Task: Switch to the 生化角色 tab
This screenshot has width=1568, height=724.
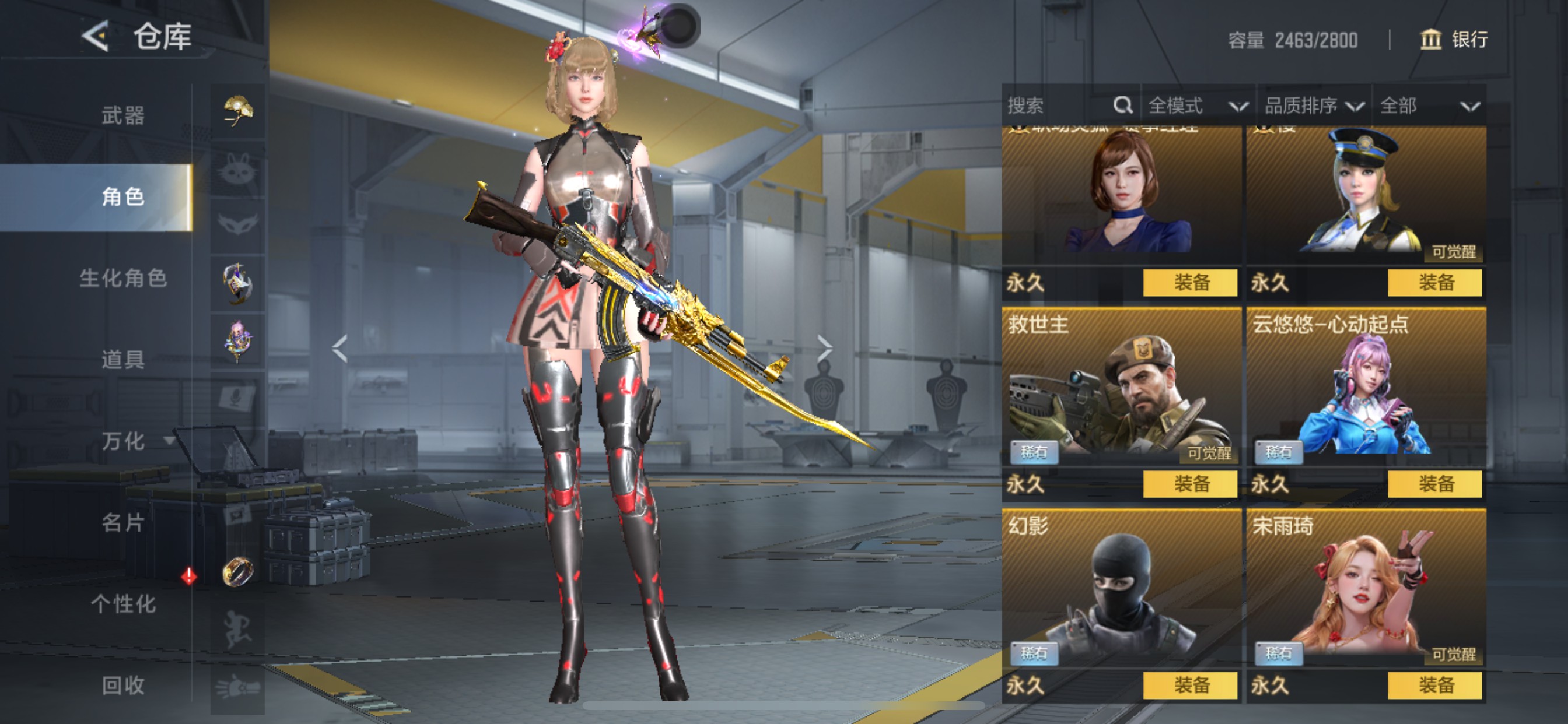Action: (x=123, y=278)
